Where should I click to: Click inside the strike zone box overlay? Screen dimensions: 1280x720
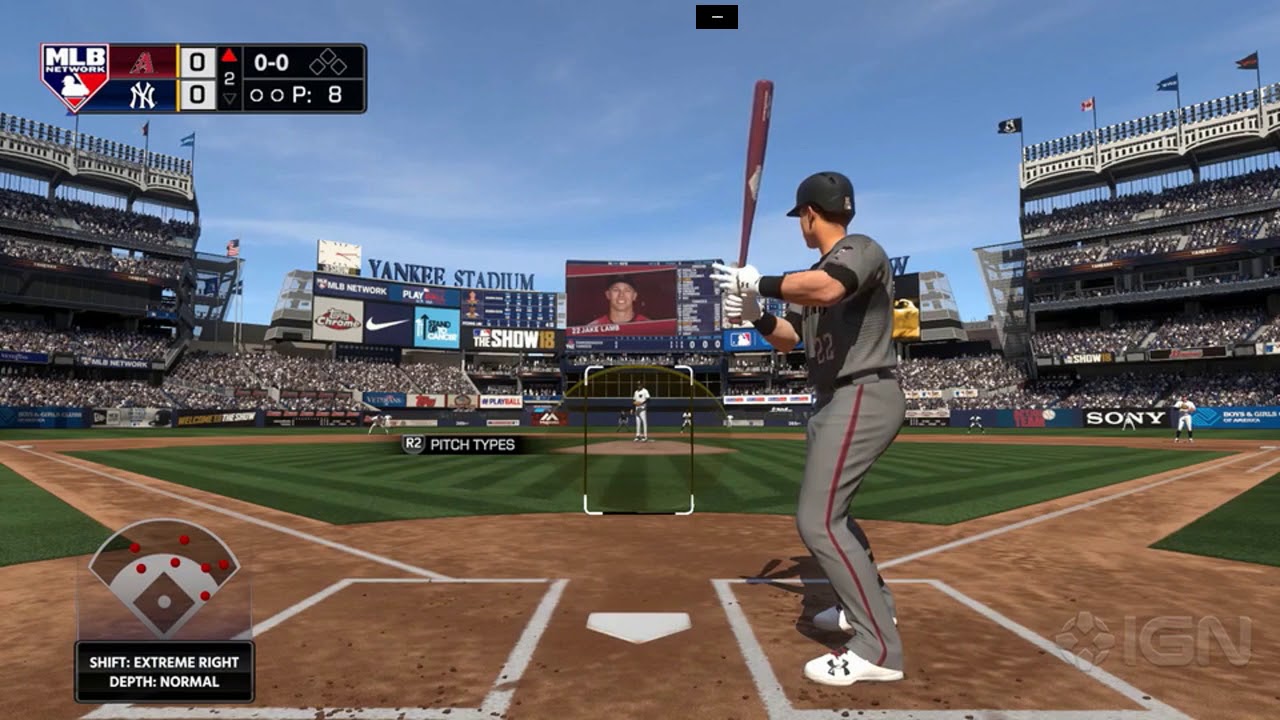pos(639,440)
